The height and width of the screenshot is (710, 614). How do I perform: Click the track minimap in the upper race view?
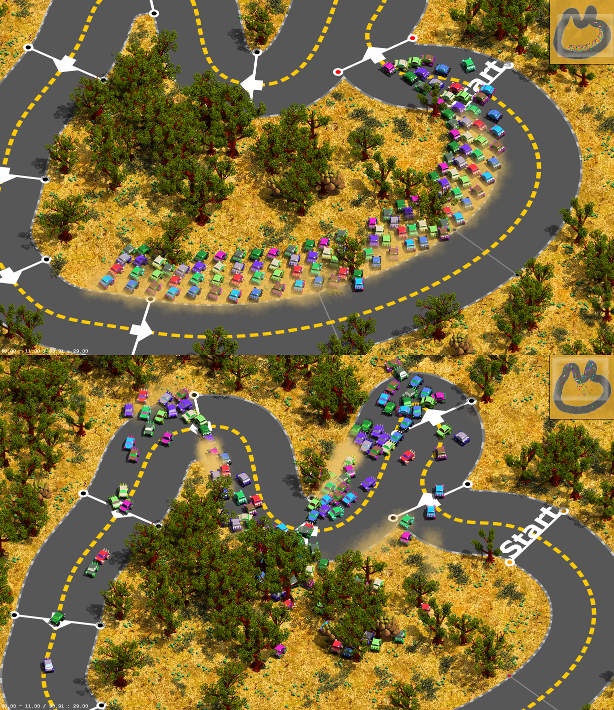[580, 31]
